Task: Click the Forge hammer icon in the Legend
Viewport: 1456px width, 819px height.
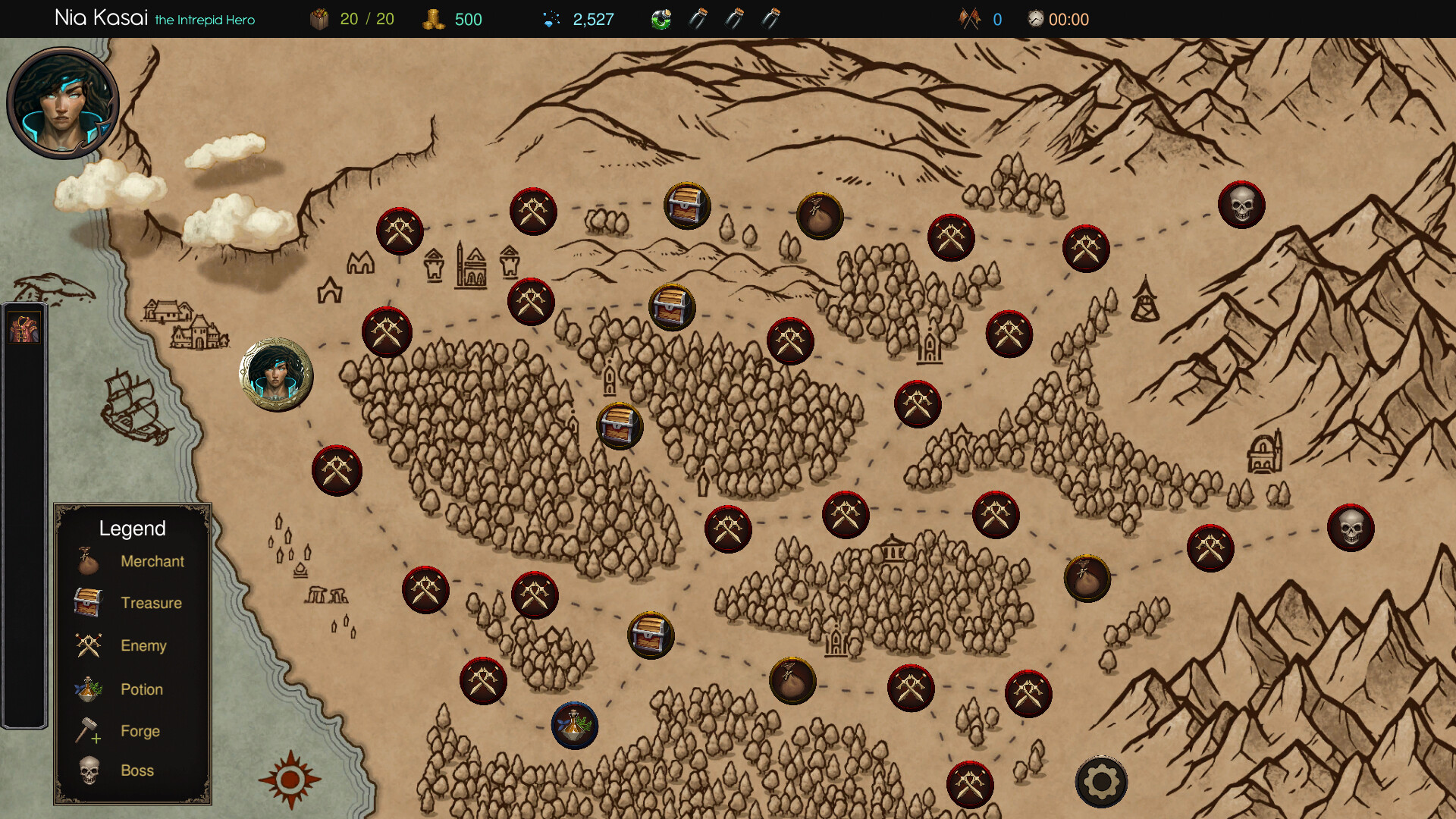Action: (87, 730)
